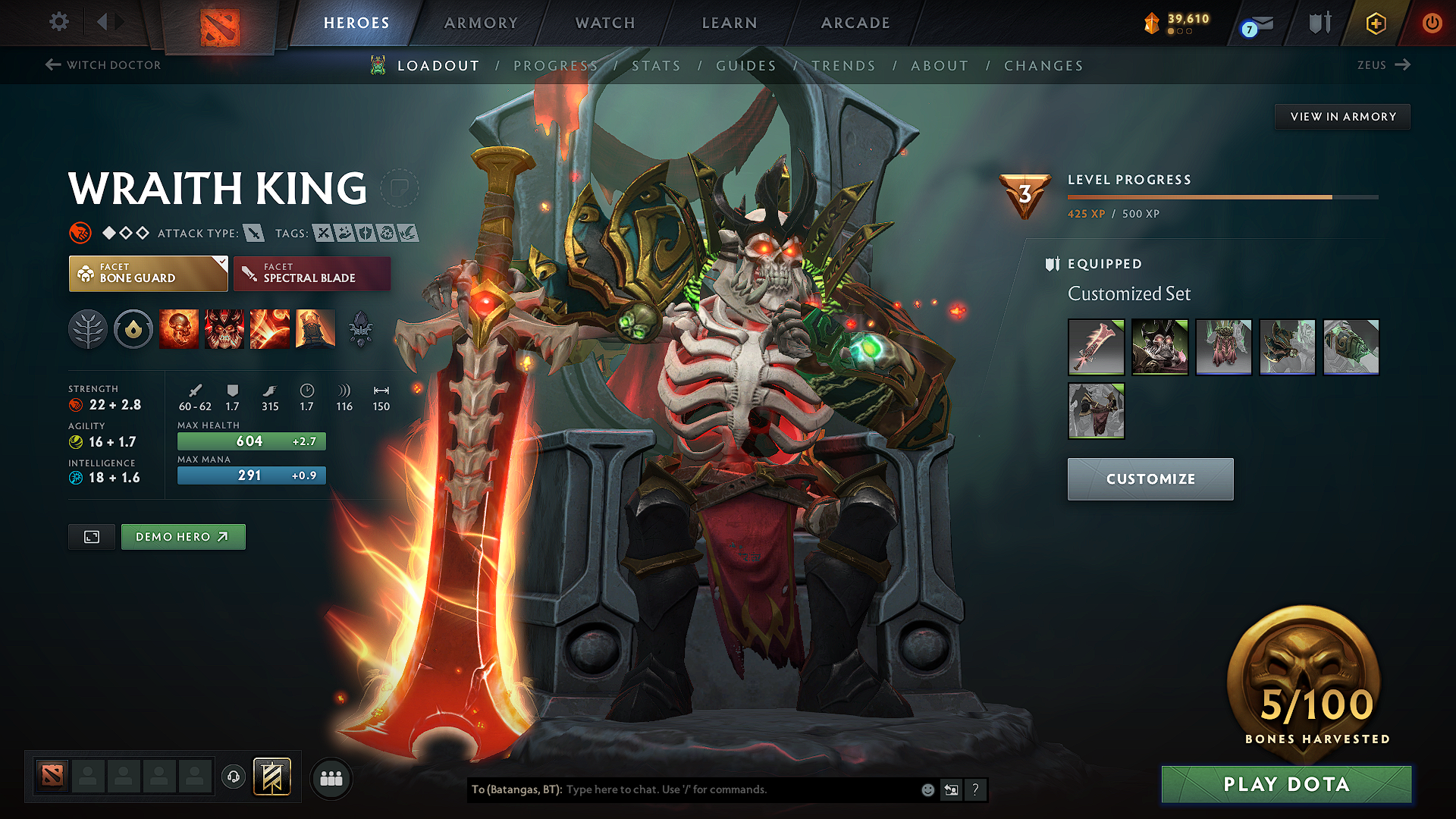The image size is (1456, 819).
Task: Expand the hero preview with the resize icon
Action: [x=91, y=536]
